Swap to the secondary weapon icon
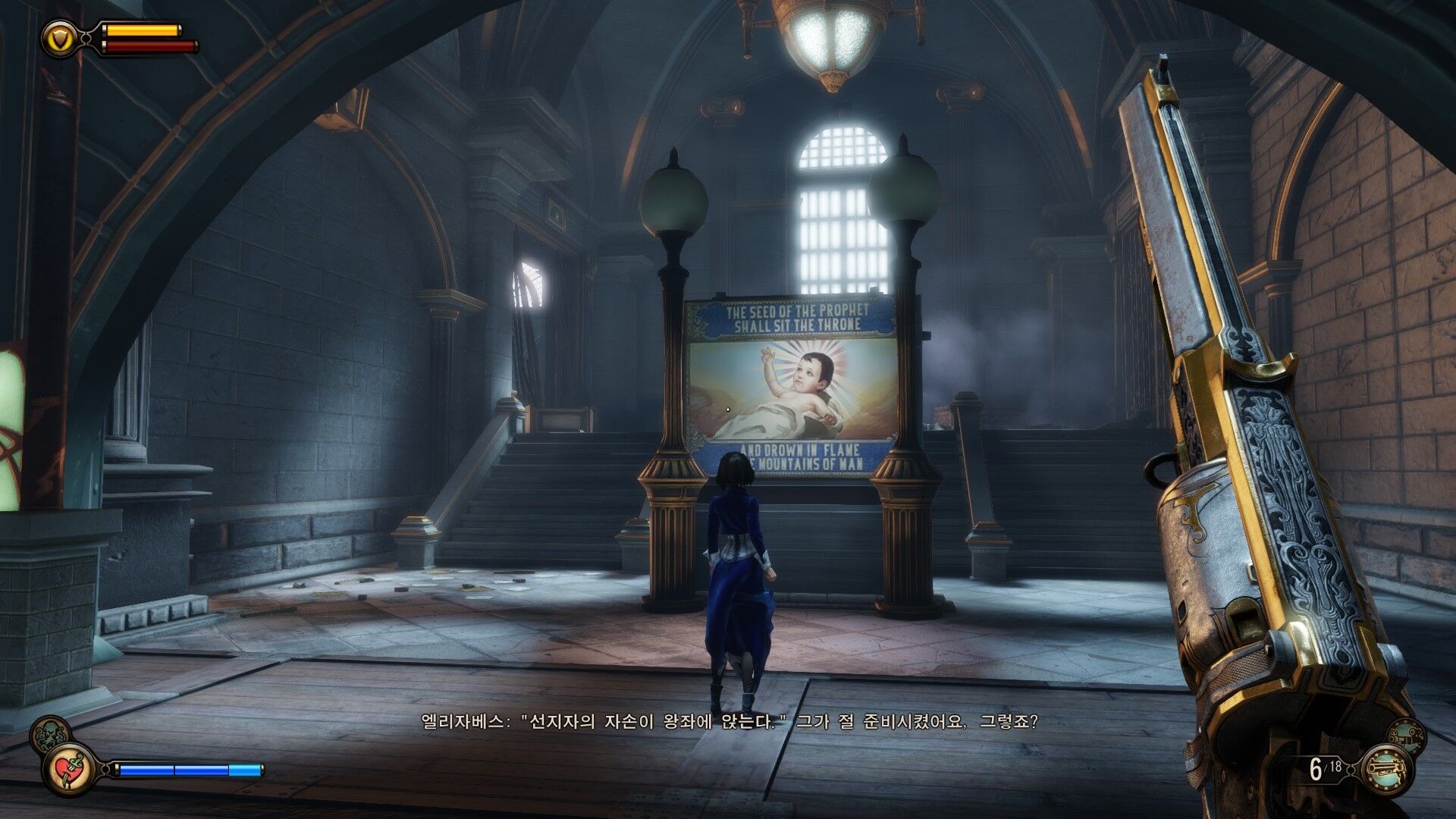The height and width of the screenshot is (819, 1456). [x=1405, y=734]
